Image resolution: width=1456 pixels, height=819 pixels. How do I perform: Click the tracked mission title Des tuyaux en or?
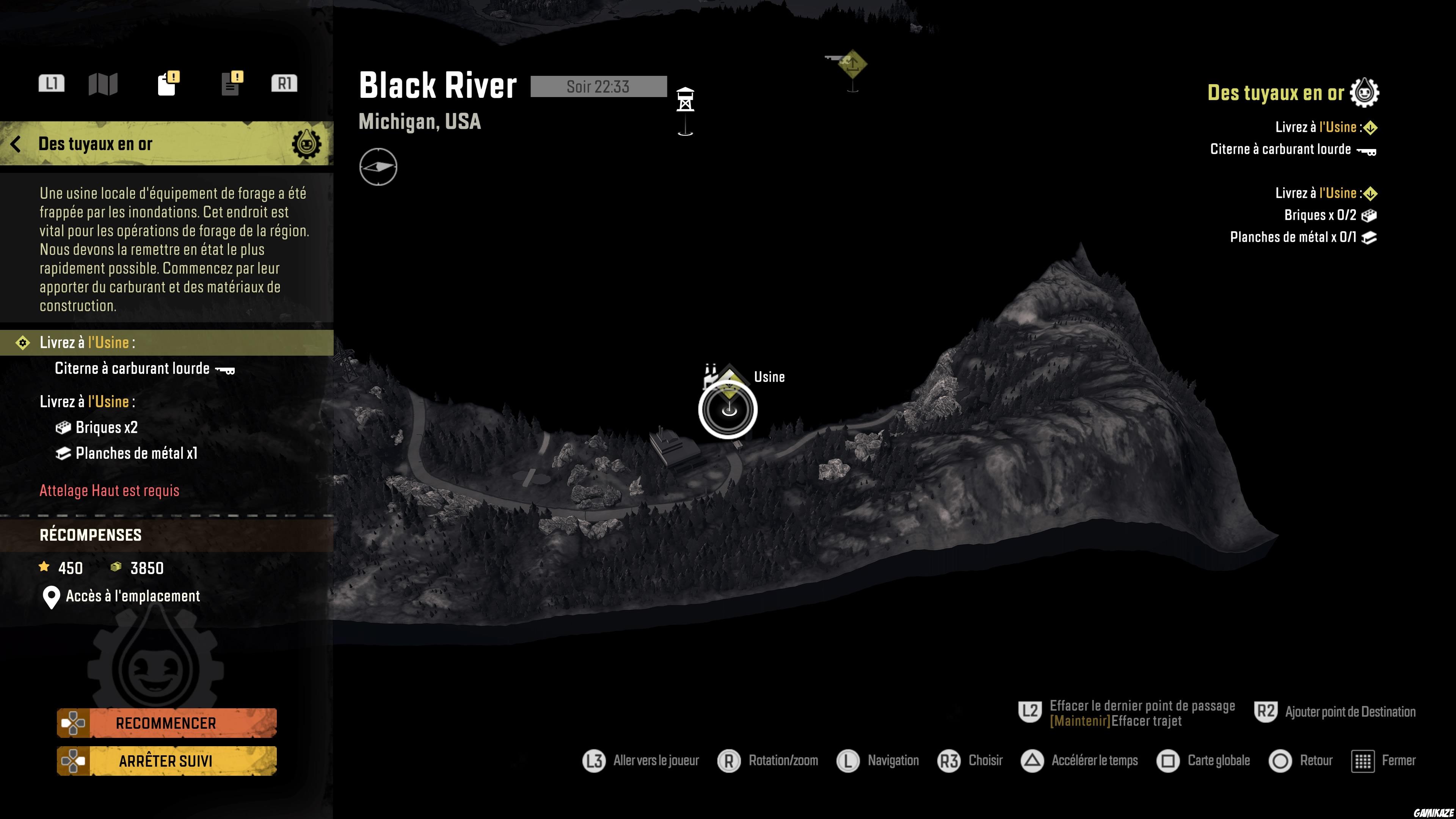pyautogui.click(x=1275, y=93)
